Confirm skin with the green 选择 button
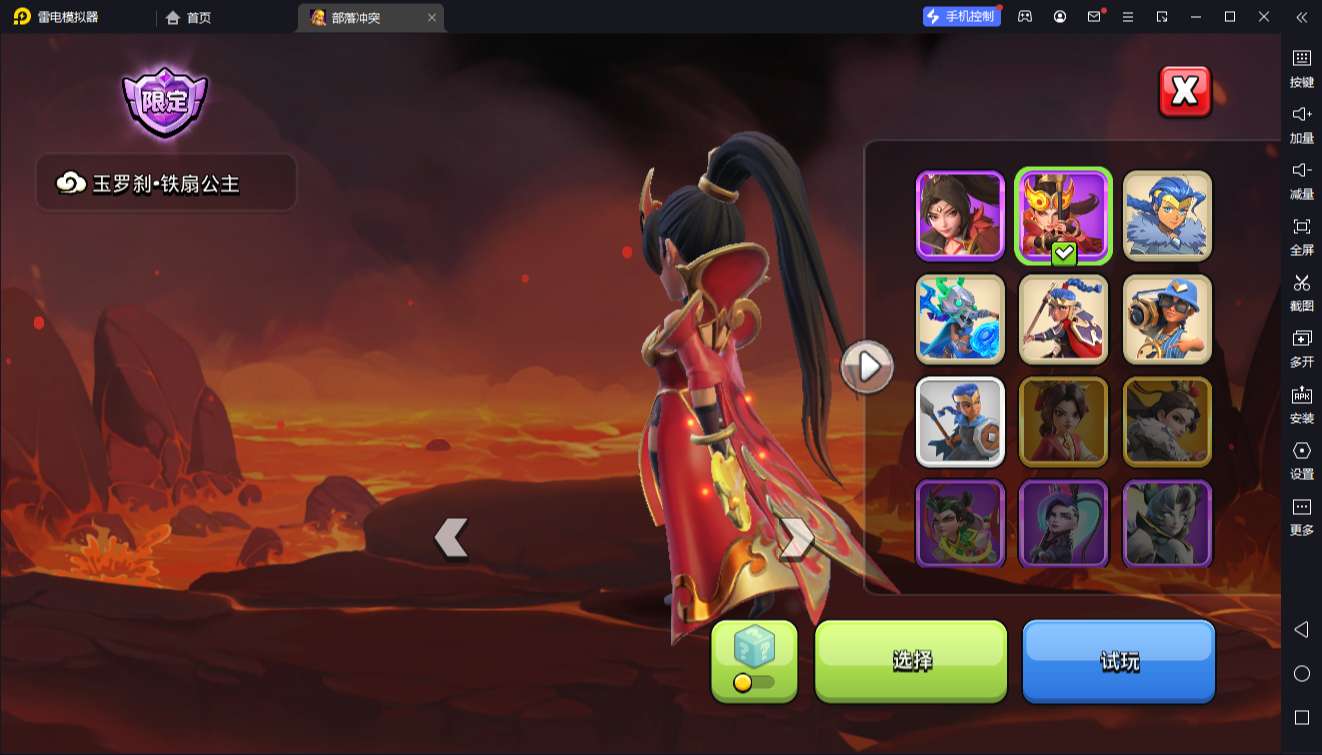The width and height of the screenshot is (1322, 755). tap(911, 660)
